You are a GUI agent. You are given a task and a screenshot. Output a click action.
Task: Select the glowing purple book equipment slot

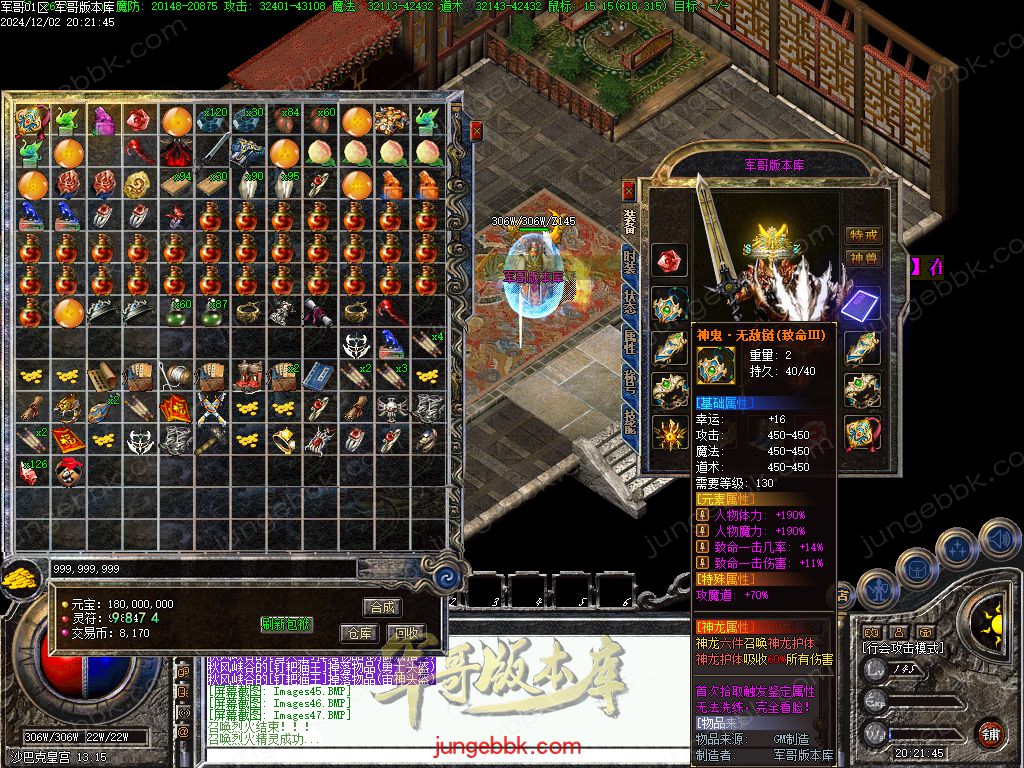861,304
